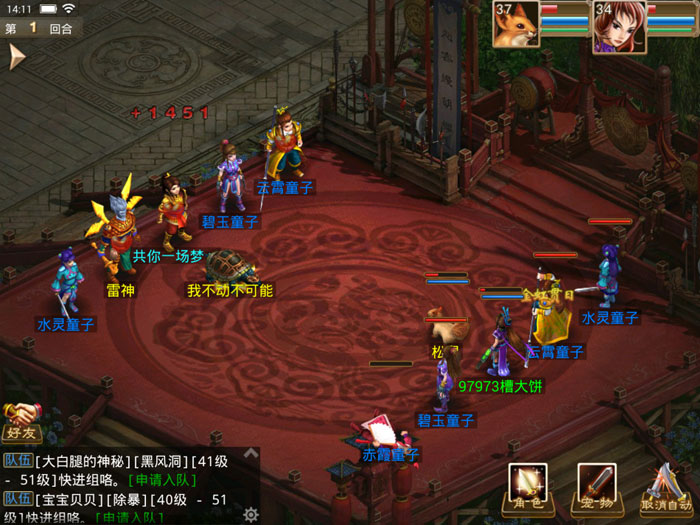Screen dimensions: 700x525
Task: Open the 宠物 pet skill button
Action: (x=596, y=486)
